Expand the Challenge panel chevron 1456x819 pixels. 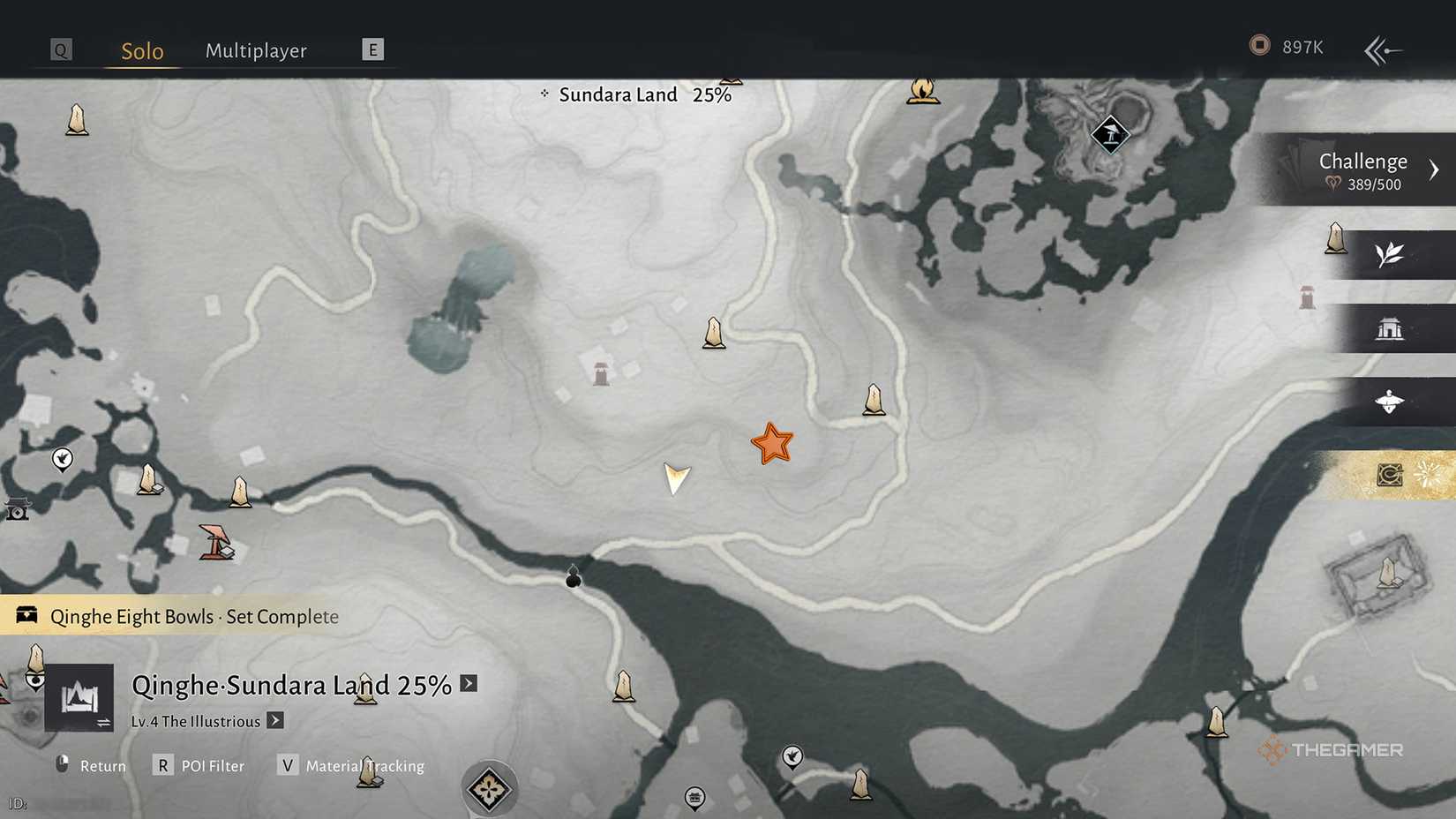coord(1436,169)
